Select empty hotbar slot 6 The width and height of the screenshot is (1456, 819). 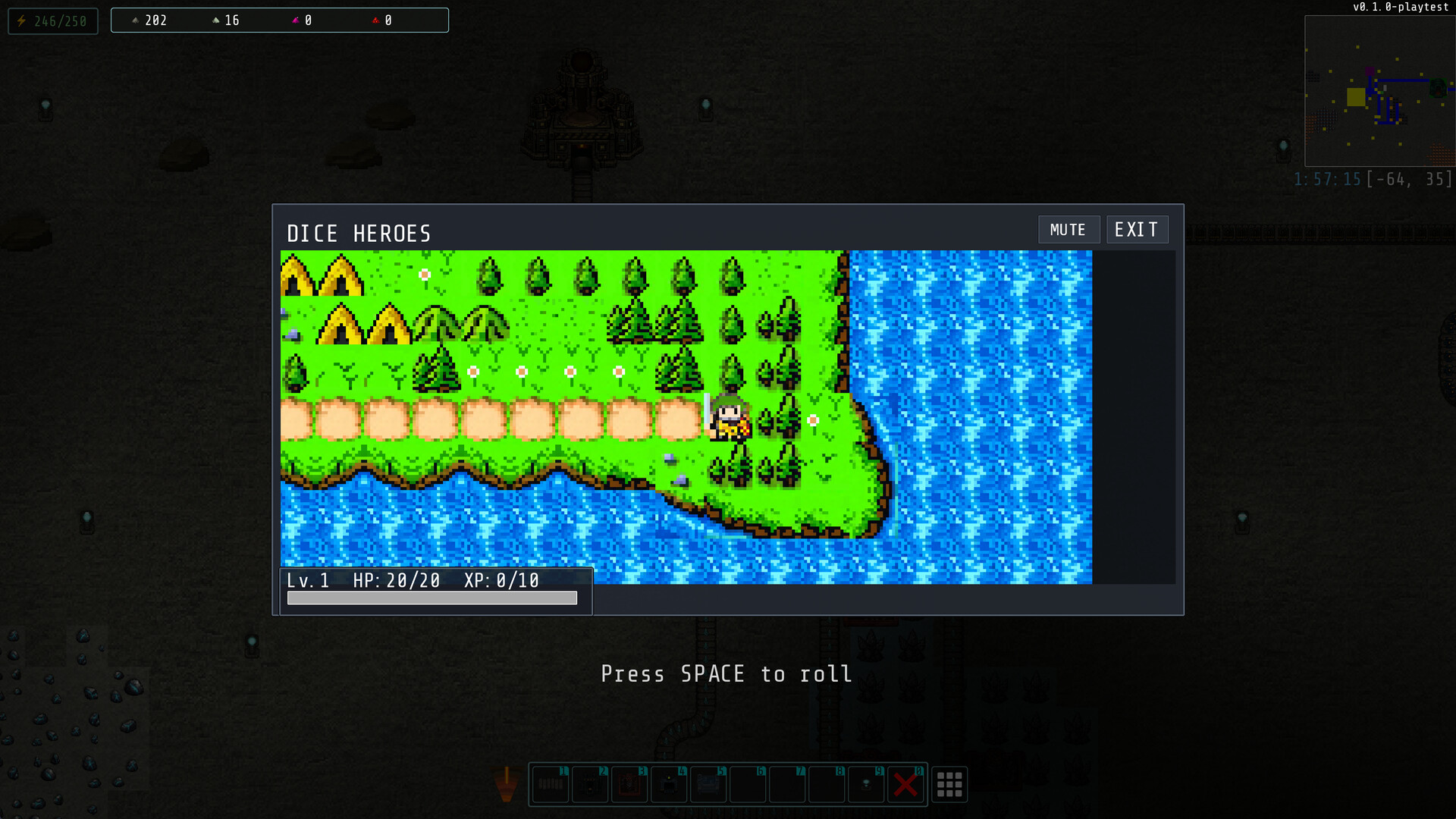[x=748, y=785]
